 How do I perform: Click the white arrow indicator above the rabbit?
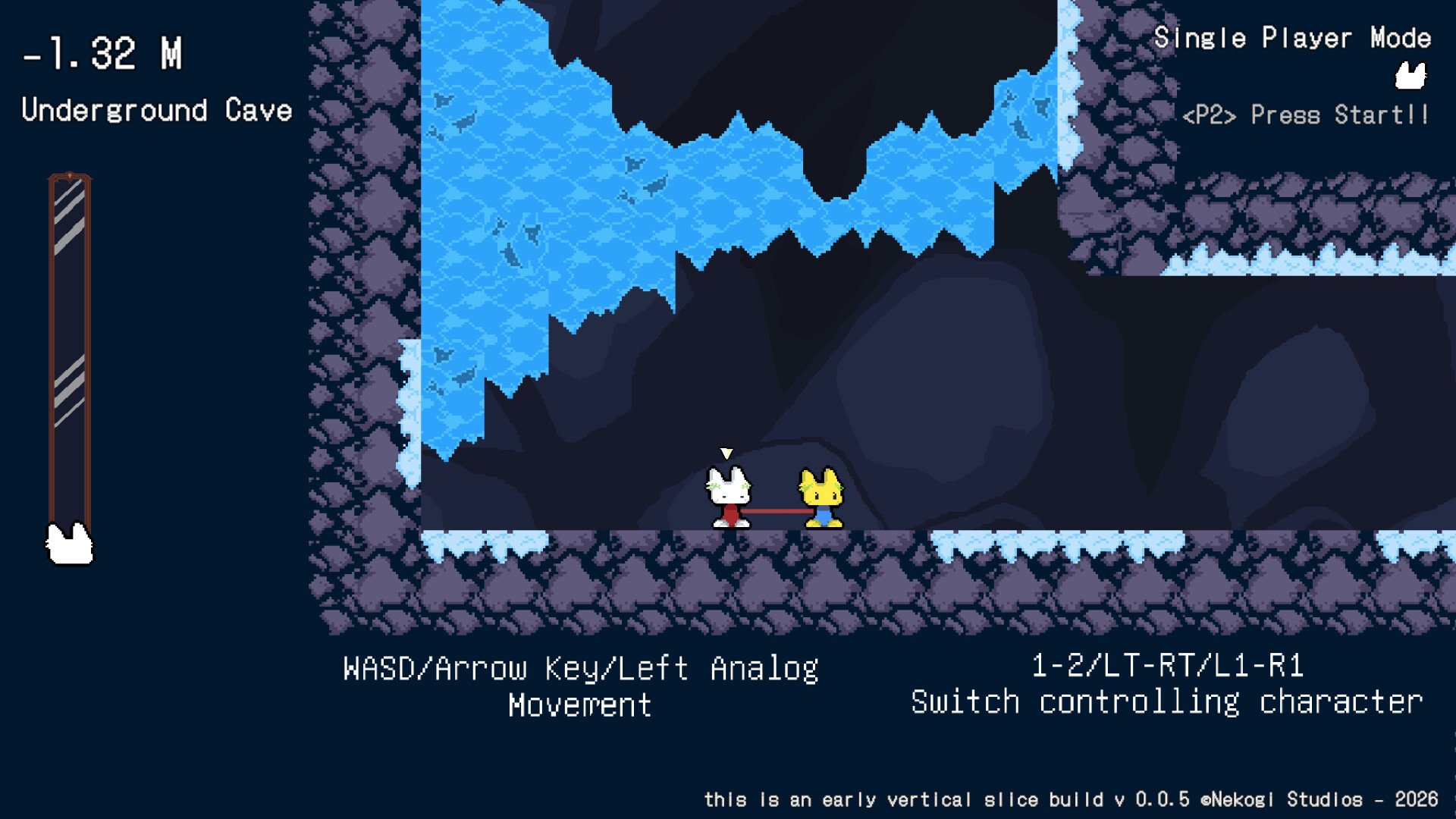tap(727, 453)
